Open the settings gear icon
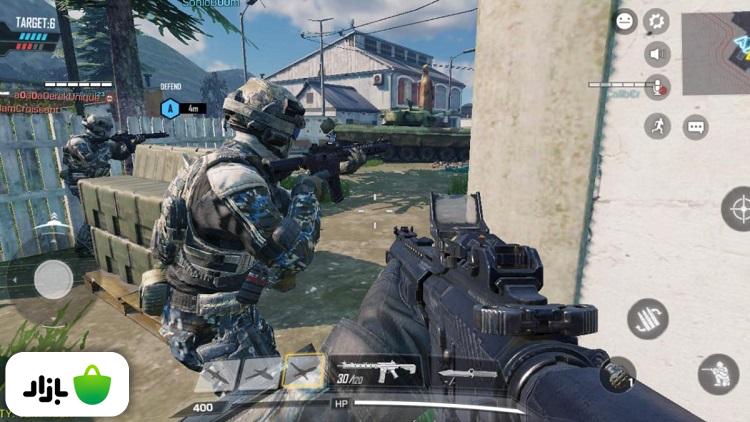Screen dimensions: 750x422 (657, 21)
